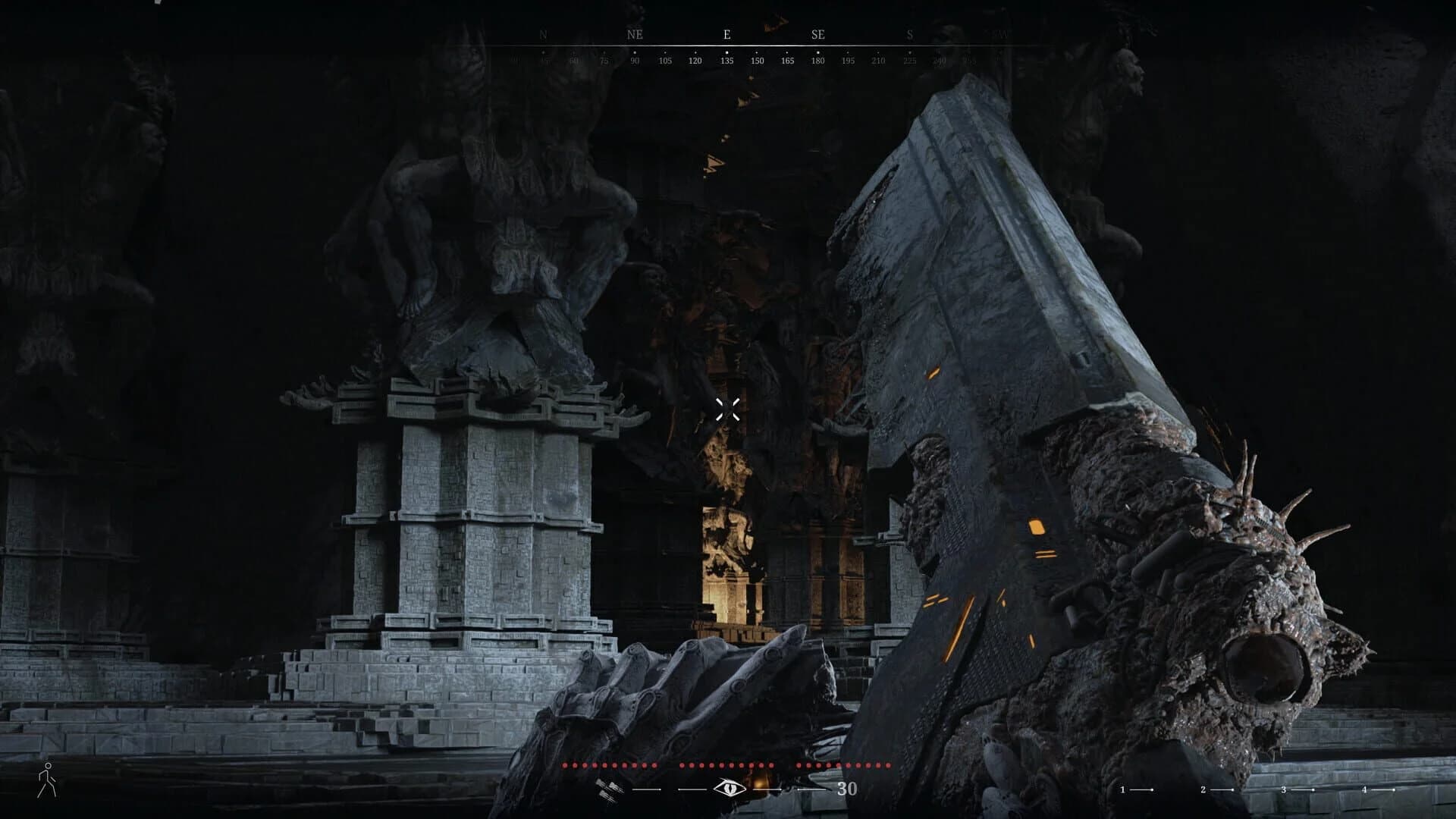Viewport: 1456px width, 819px height.
Task: Click the crosshair reticle at screen center
Action: (x=728, y=409)
